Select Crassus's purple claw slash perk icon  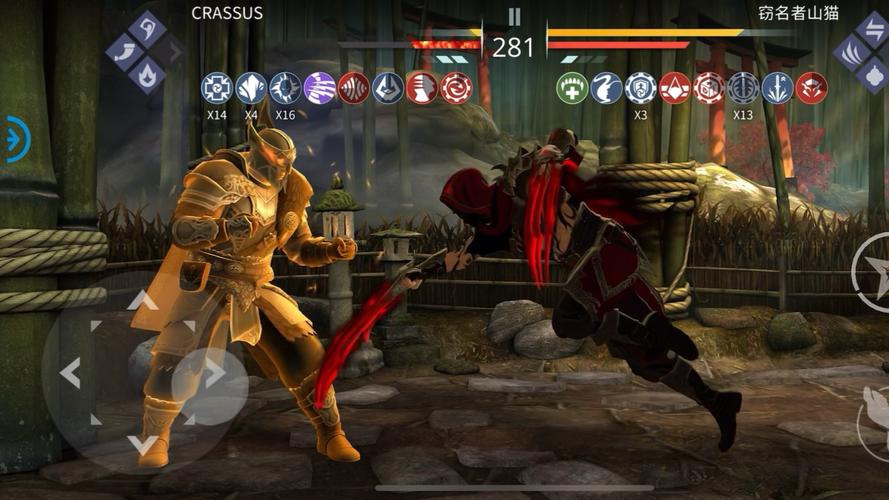[x=319, y=88]
